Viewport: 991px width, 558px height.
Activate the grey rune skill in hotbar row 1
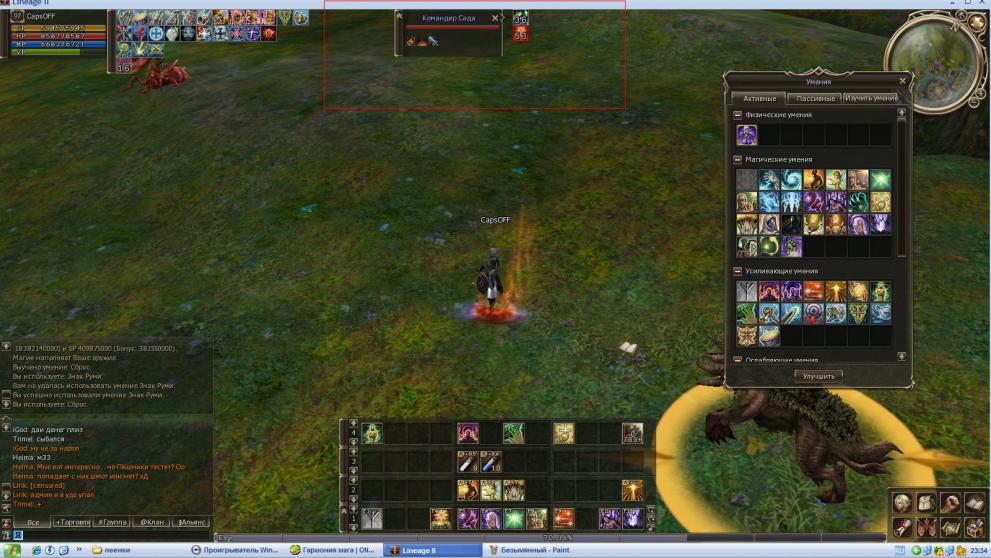372,518
